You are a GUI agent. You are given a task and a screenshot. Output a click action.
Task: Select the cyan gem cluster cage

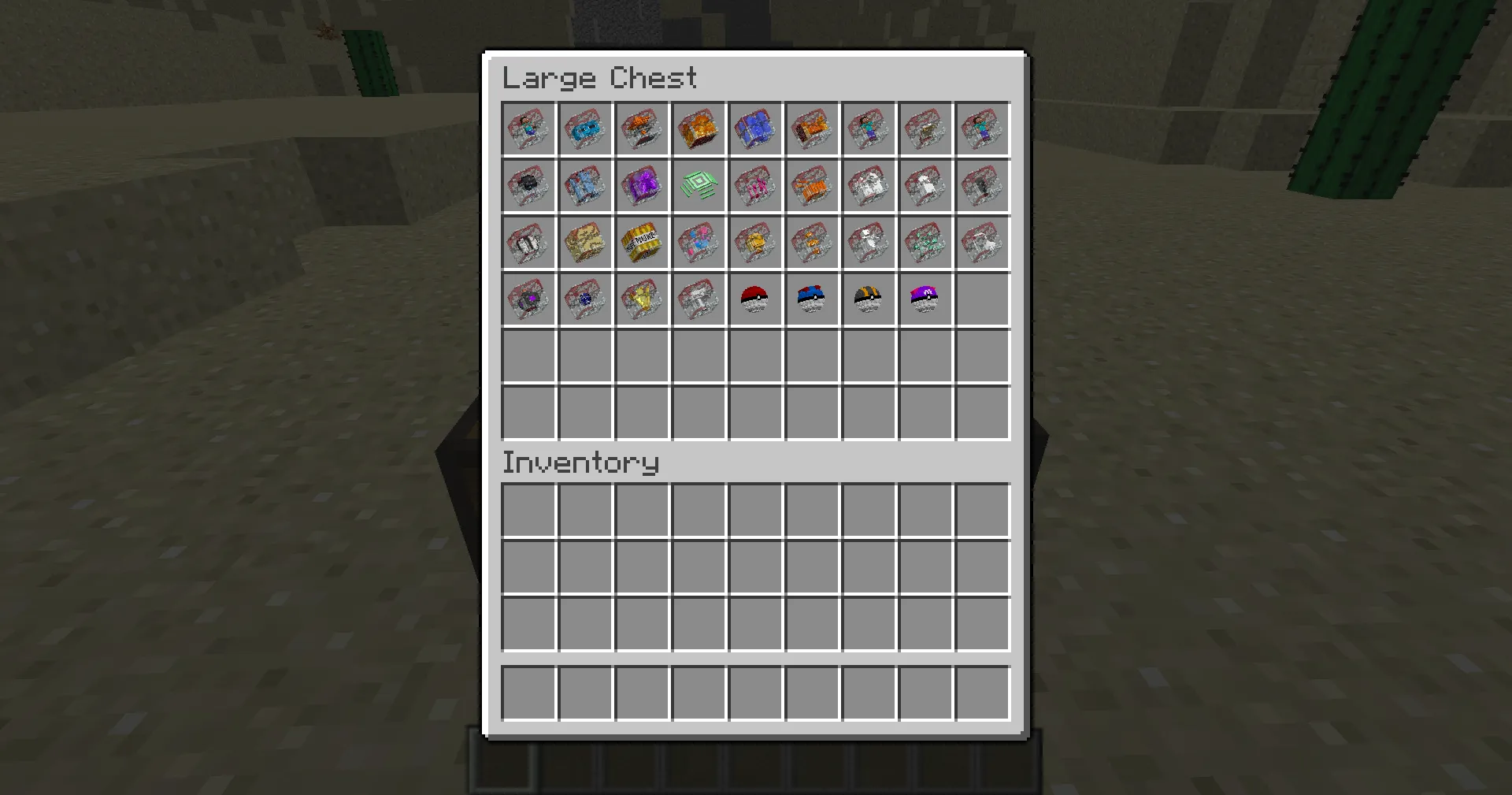coord(925,242)
